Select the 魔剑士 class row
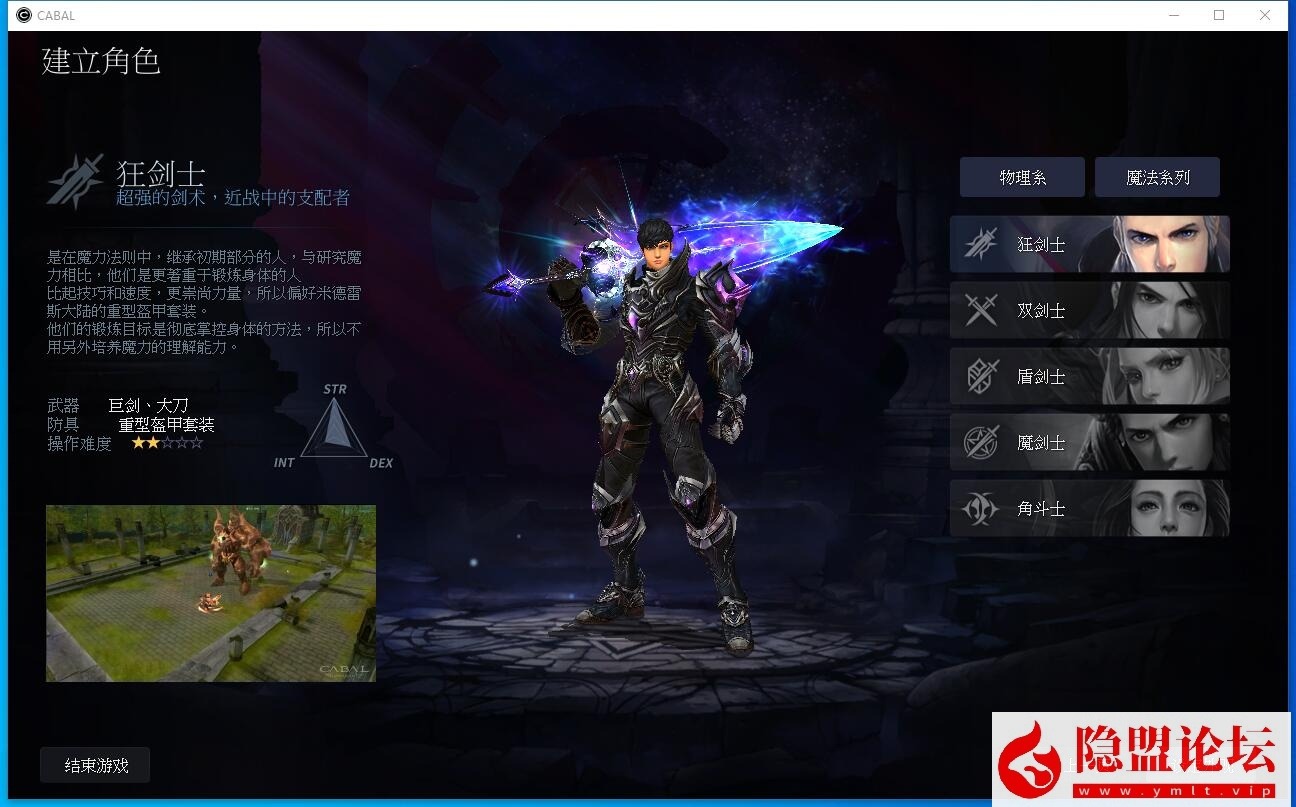The image size is (1296, 807). pos(1089,442)
